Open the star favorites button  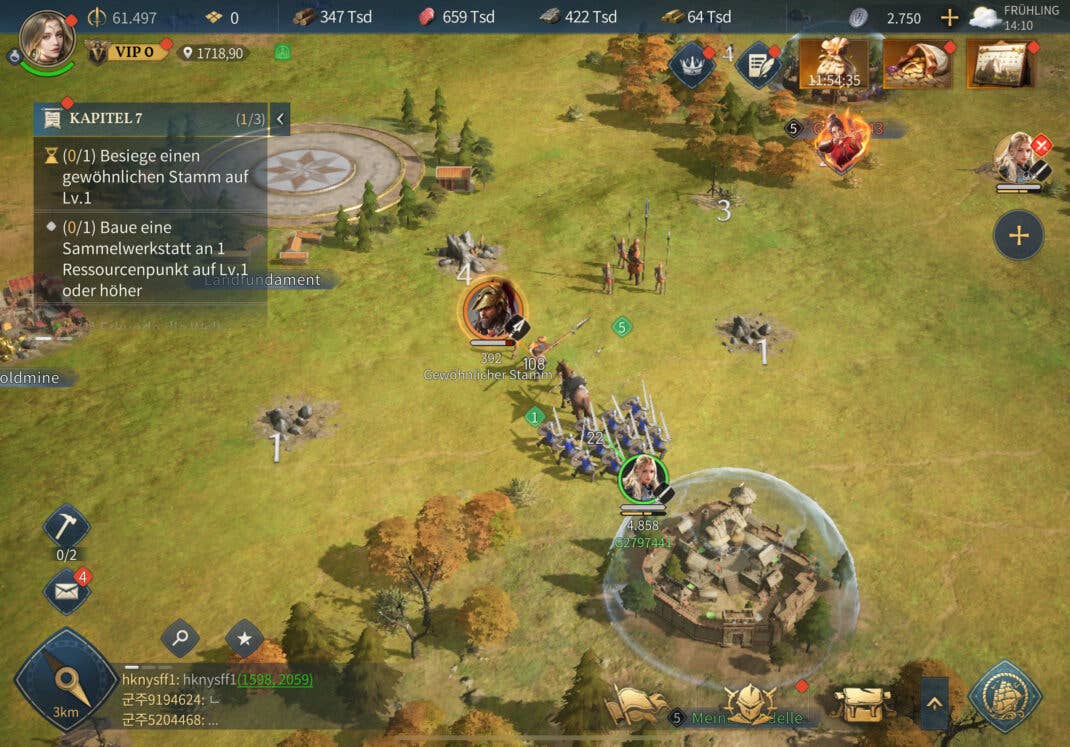click(244, 637)
